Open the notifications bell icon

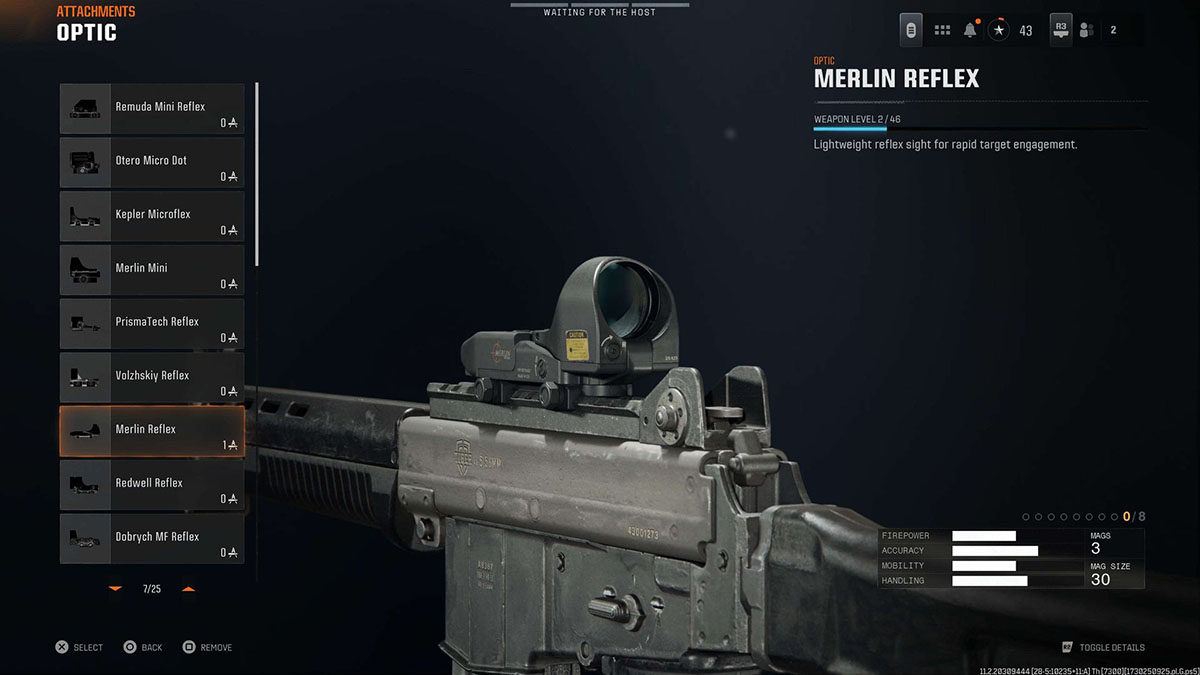970,30
